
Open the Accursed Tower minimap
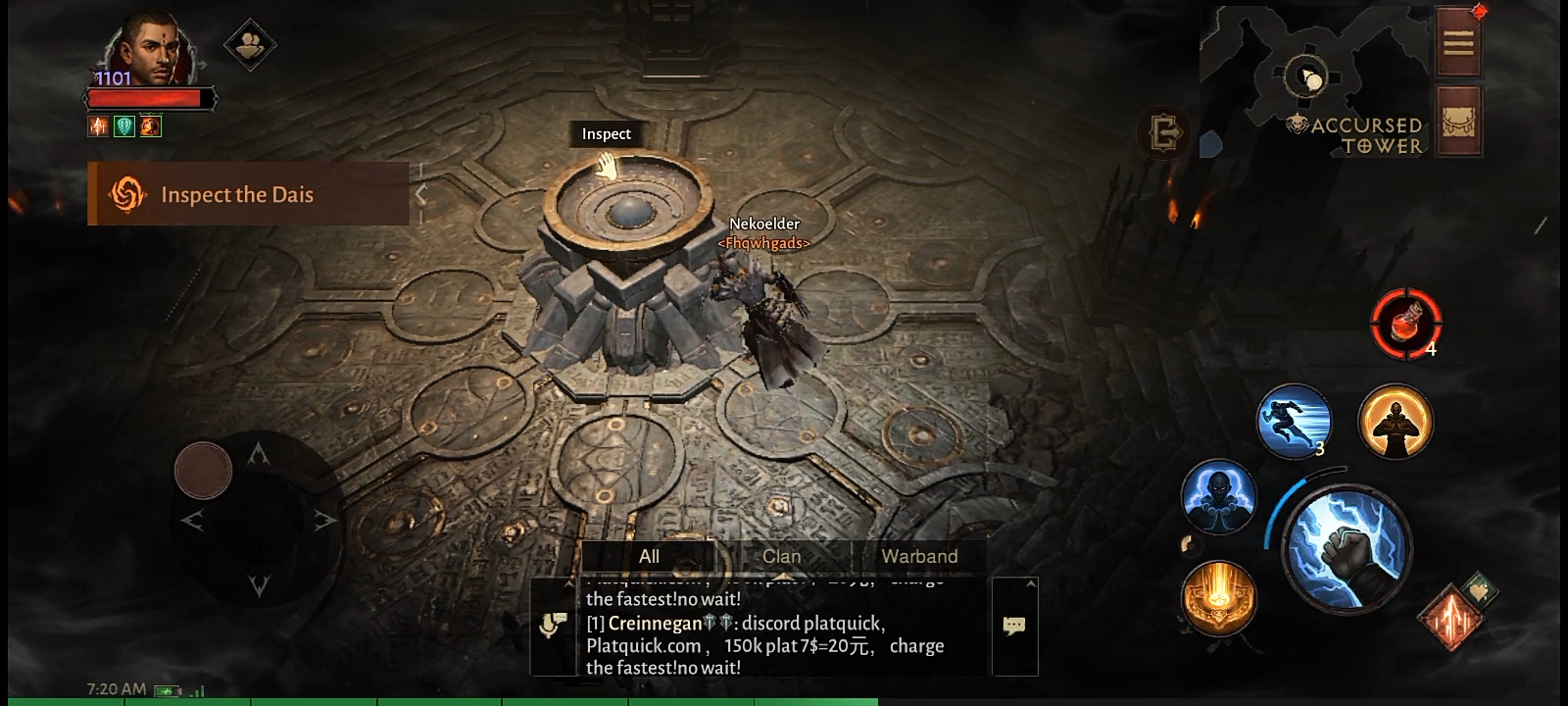tap(1313, 78)
